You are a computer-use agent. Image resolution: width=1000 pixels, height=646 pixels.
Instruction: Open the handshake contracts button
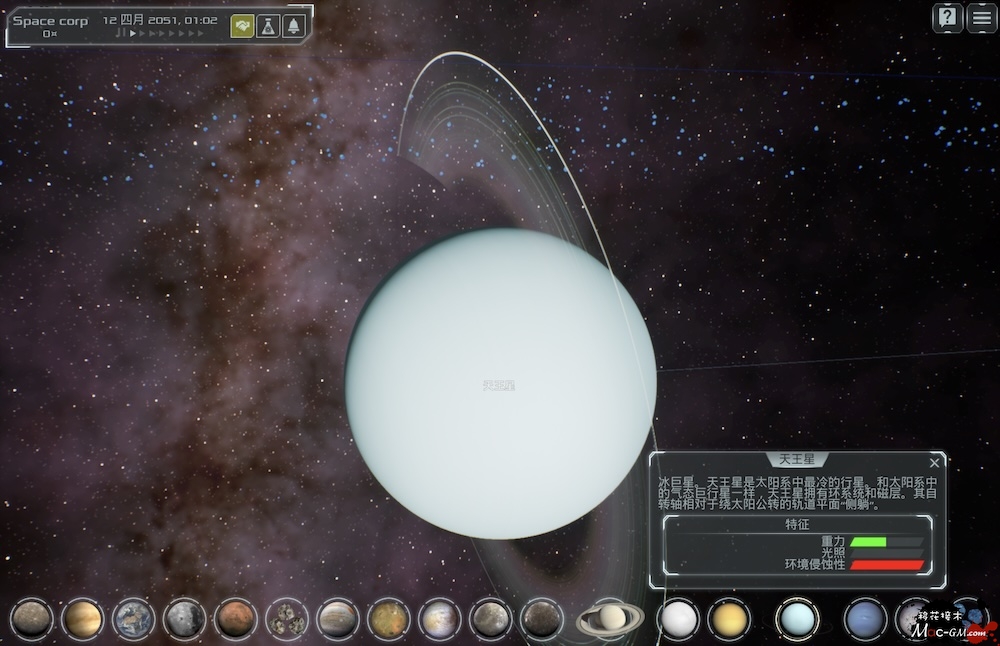(x=241, y=26)
